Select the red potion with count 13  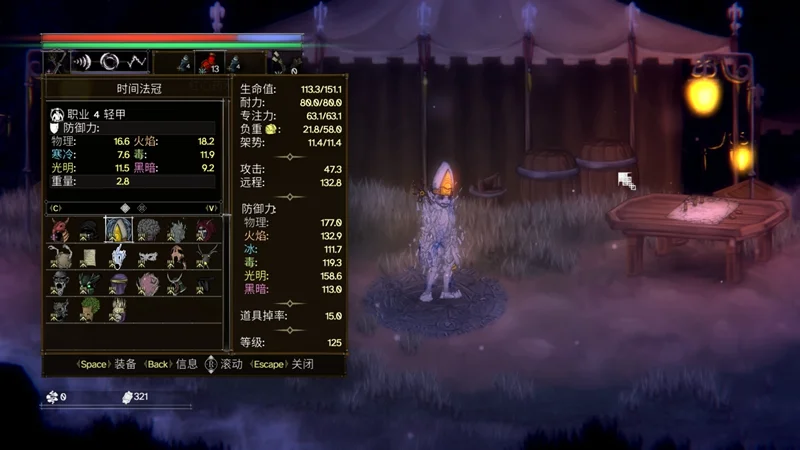tap(207, 63)
